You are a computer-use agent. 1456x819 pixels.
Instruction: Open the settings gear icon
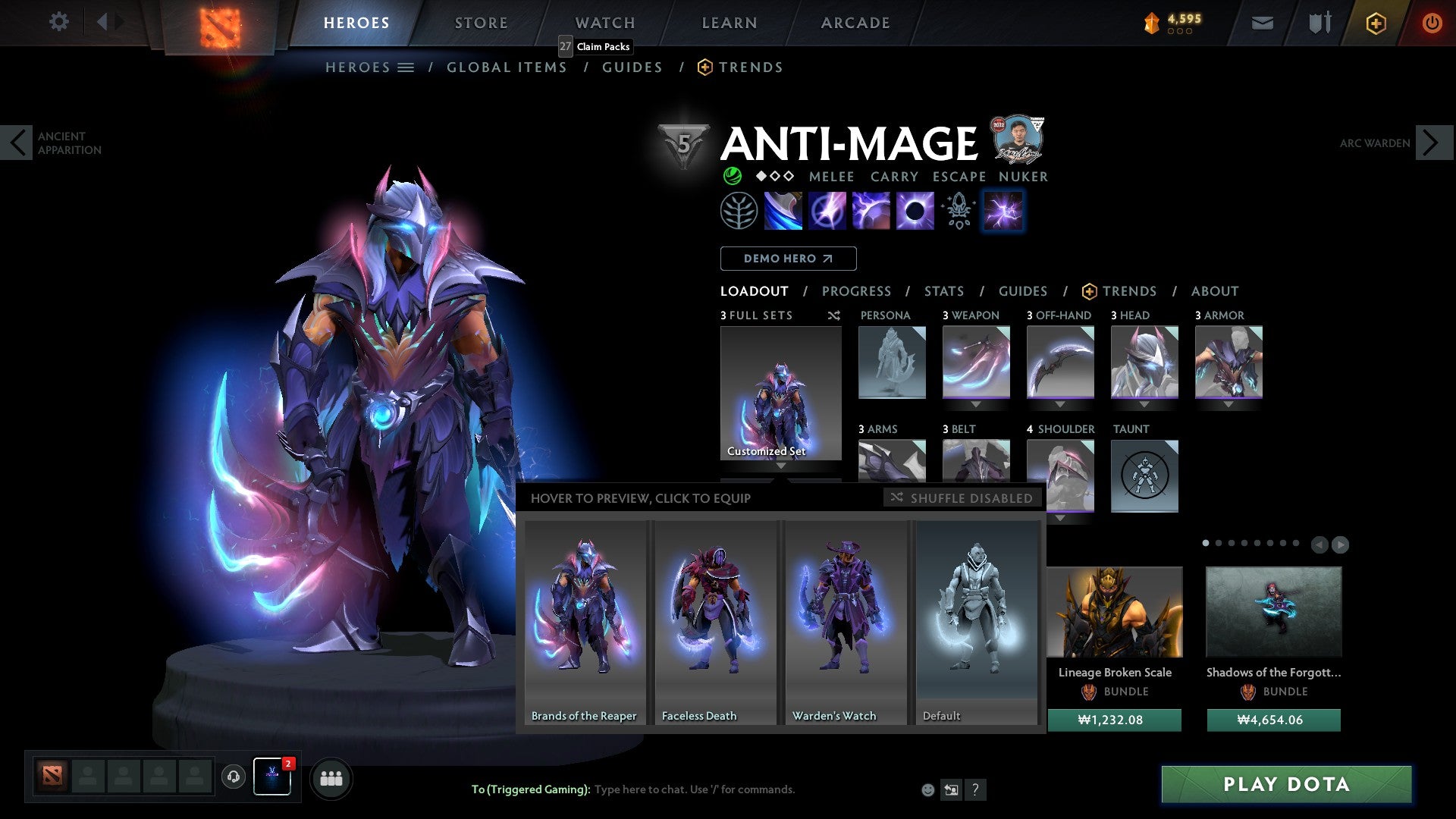tap(58, 22)
